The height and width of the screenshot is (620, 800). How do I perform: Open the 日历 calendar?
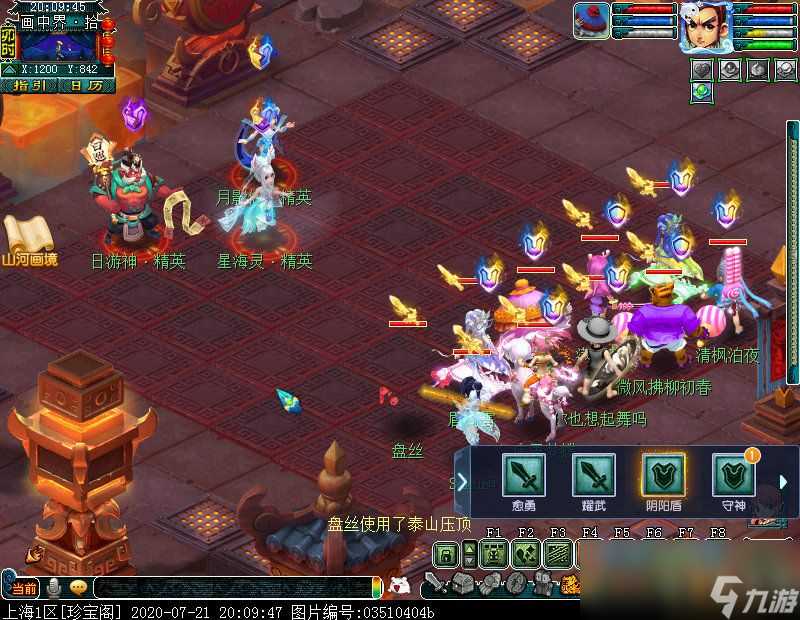tap(86, 86)
